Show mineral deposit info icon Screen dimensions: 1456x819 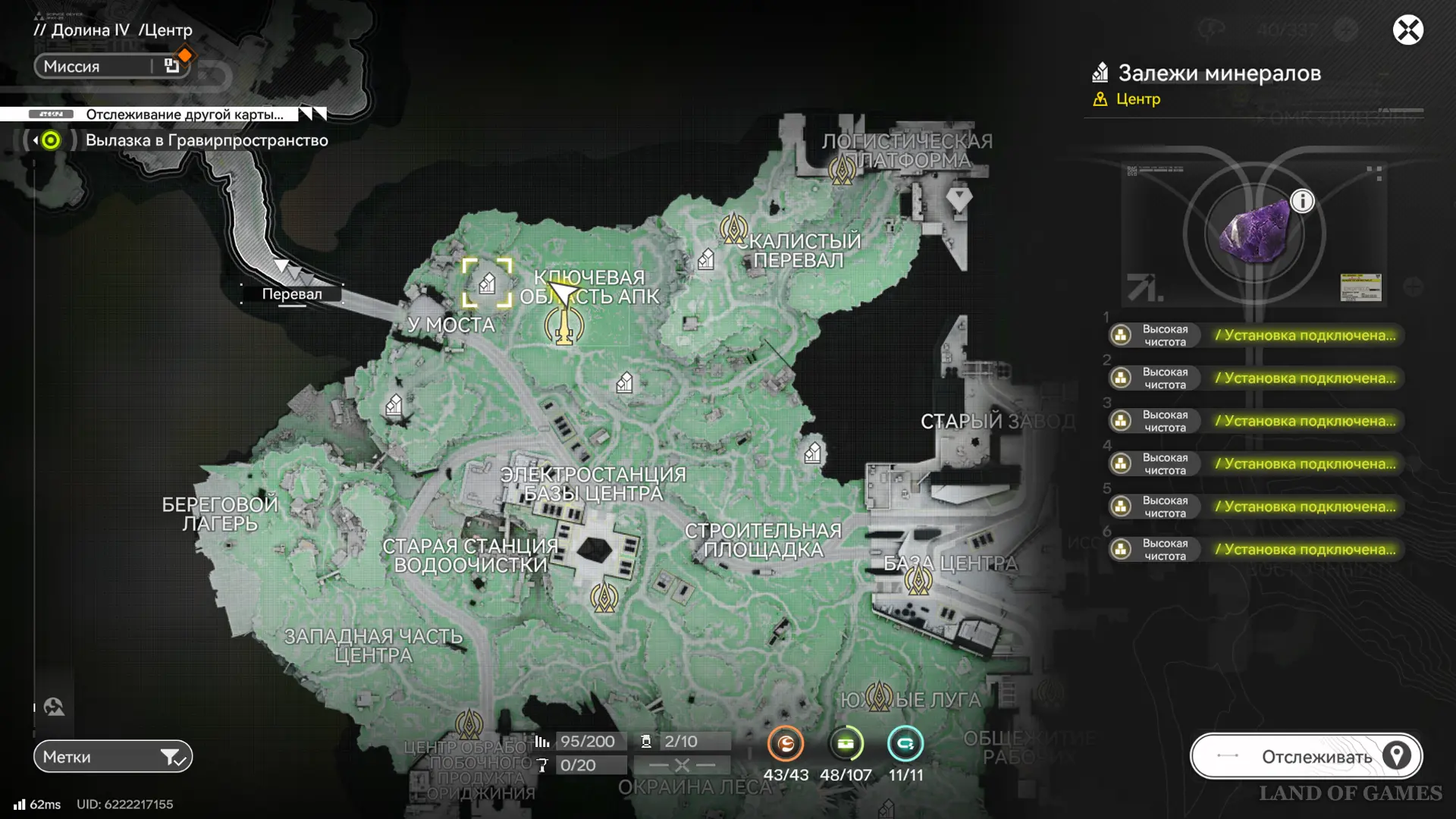1302,201
